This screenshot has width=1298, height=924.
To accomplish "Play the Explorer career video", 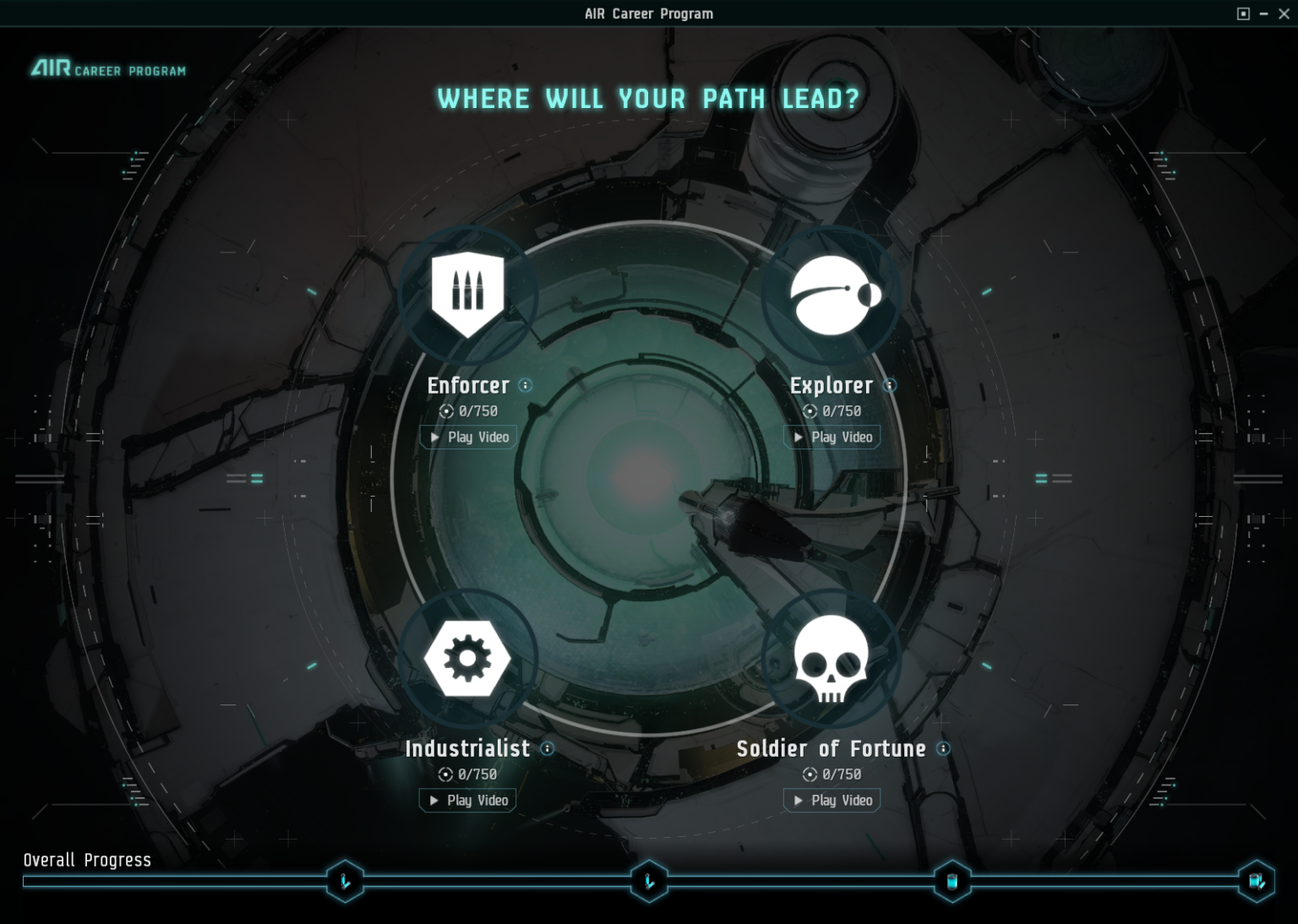I will (832, 437).
